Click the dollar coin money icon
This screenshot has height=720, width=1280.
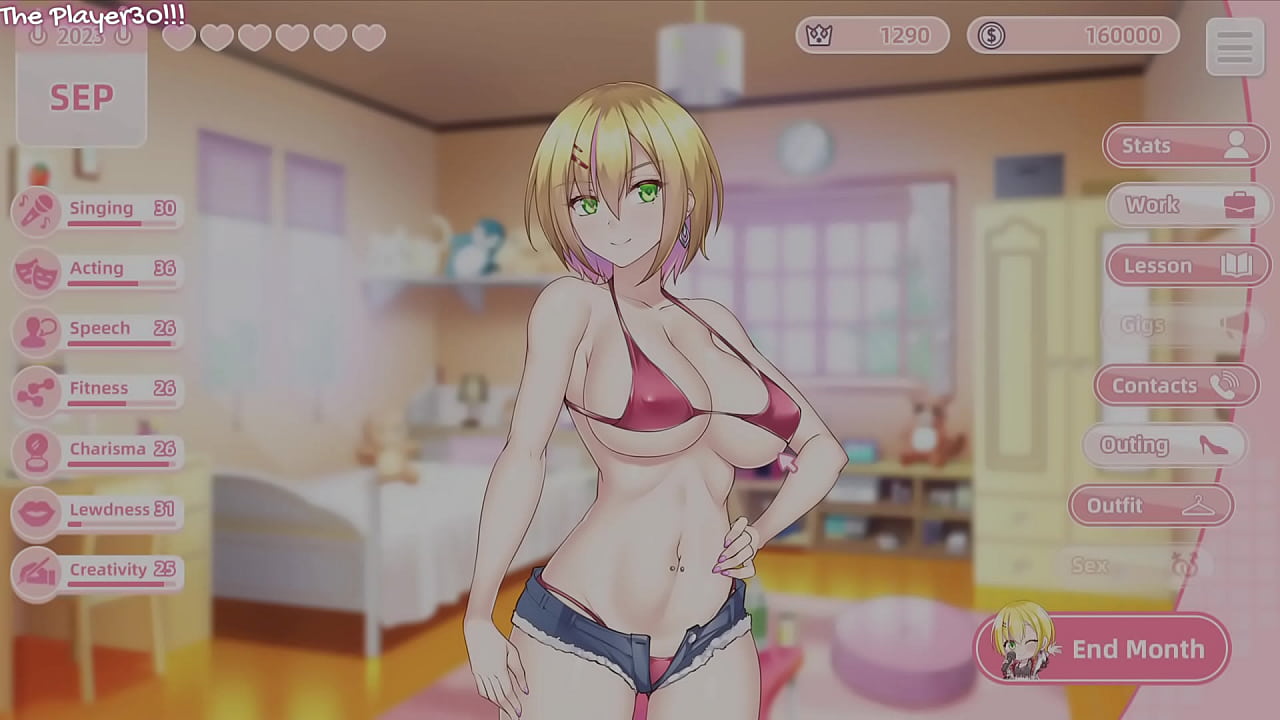990,36
